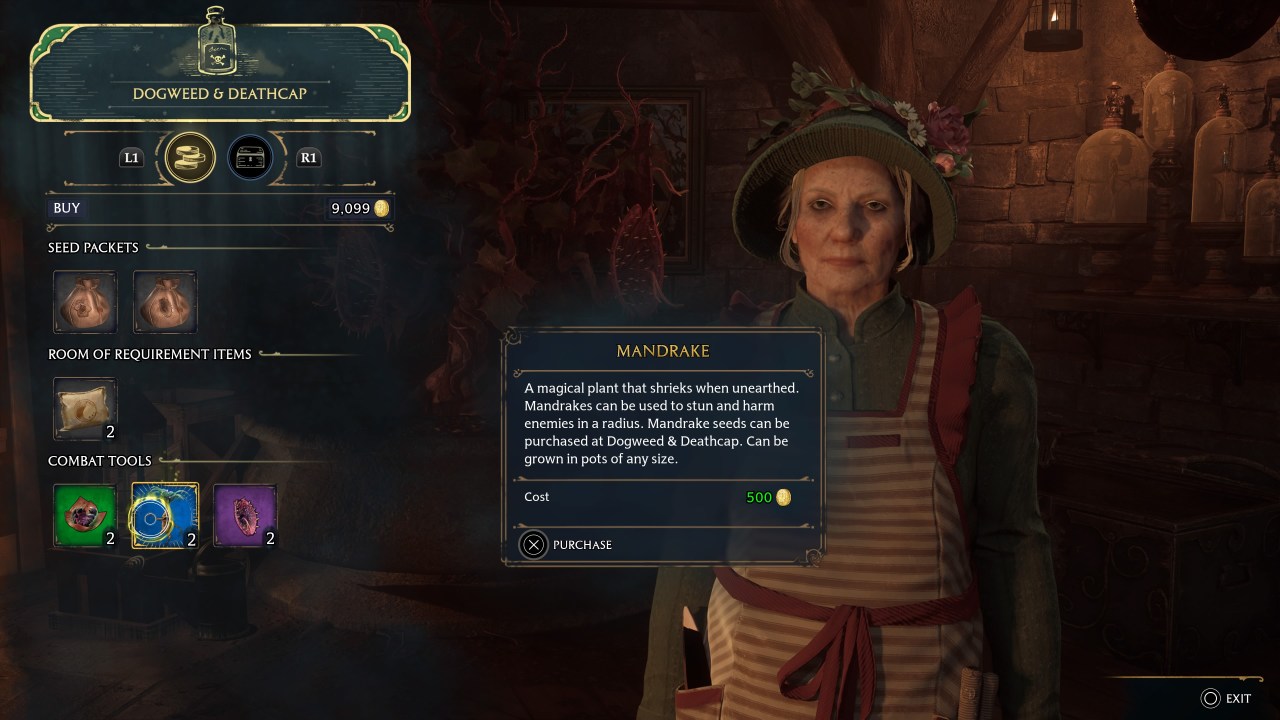Click the BUY label on the header
The width and height of the screenshot is (1280, 720).
pos(66,208)
